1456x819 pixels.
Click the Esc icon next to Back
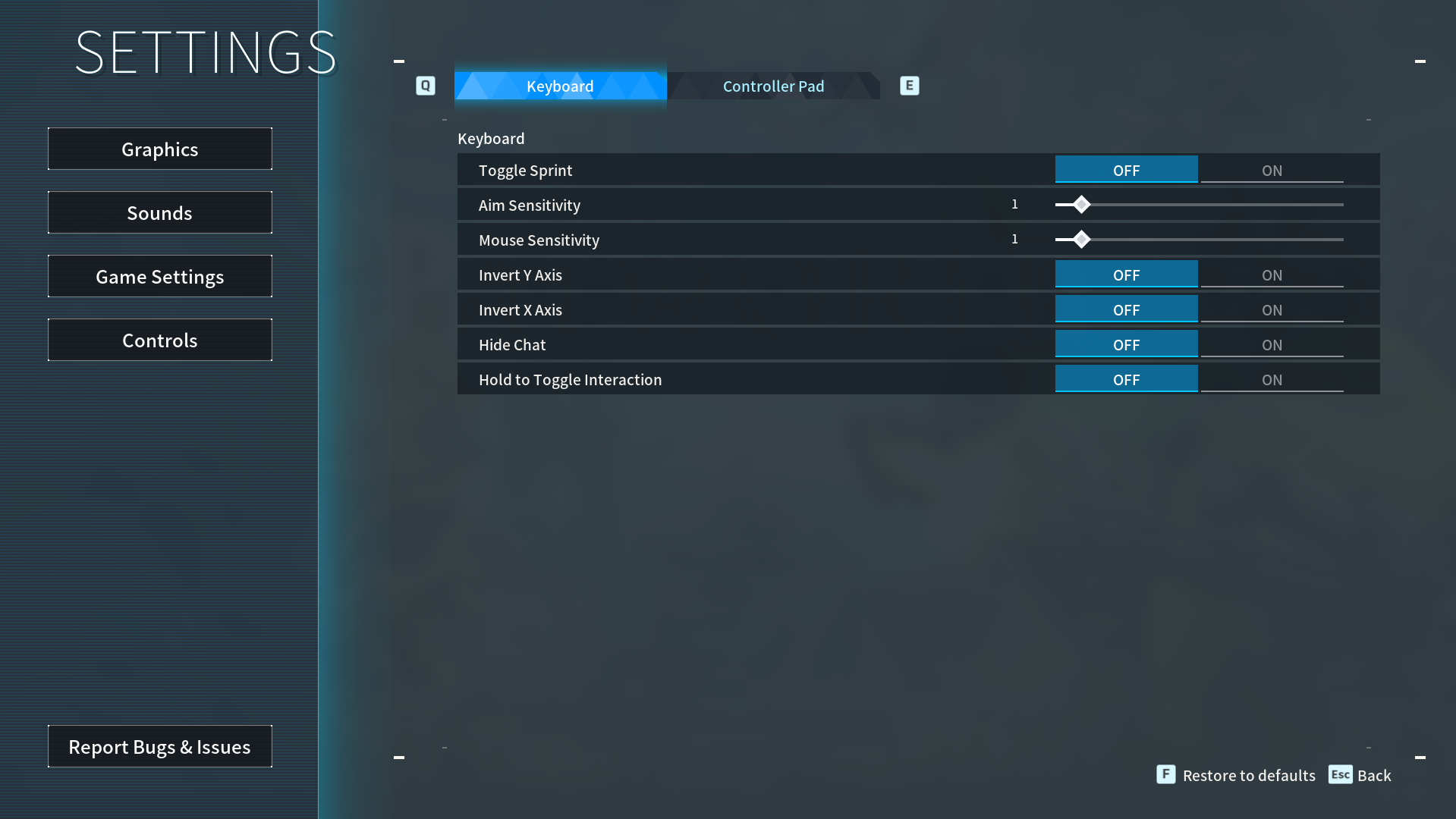click(x=1341, y=775)
